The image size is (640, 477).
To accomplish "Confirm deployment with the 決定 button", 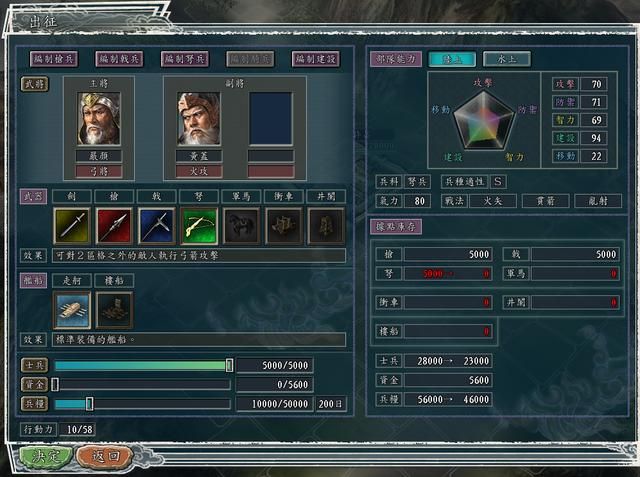I will pos(46,456).
